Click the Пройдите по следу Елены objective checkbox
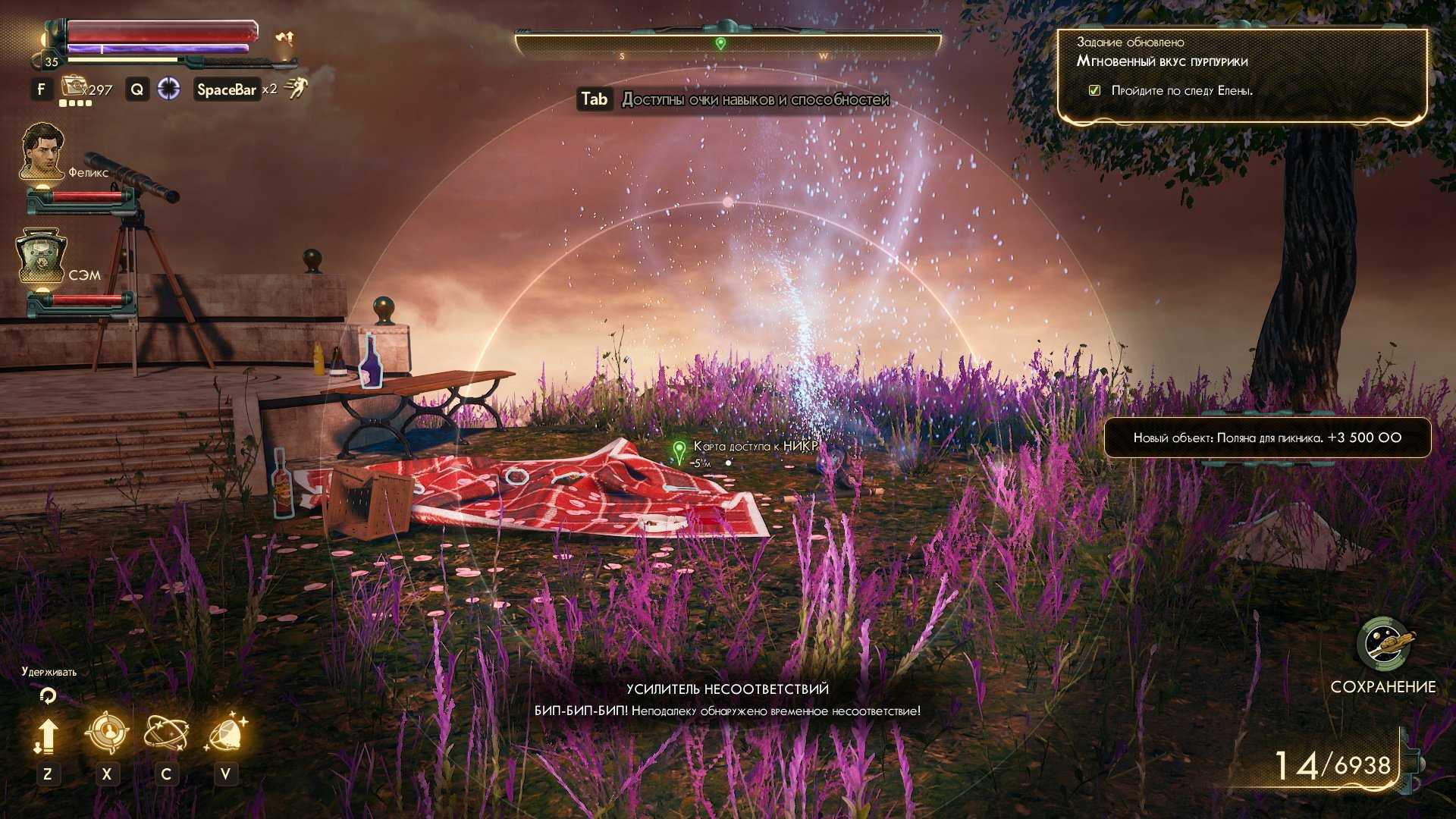Image resolution: width=1456 pixels, height=819 pixels. click(x=1094, y=90)
